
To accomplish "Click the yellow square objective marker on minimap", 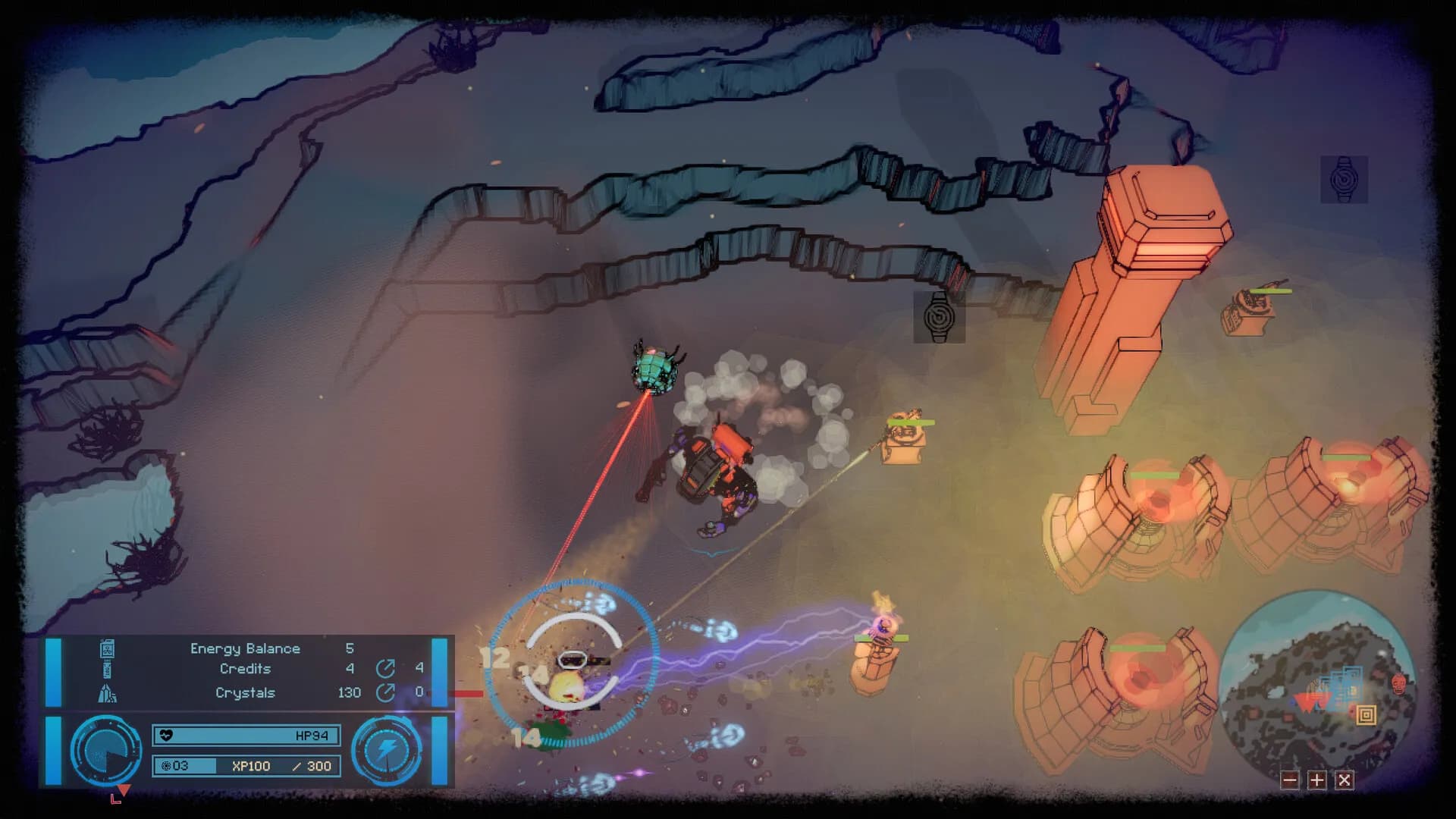I will point(1367,714).
